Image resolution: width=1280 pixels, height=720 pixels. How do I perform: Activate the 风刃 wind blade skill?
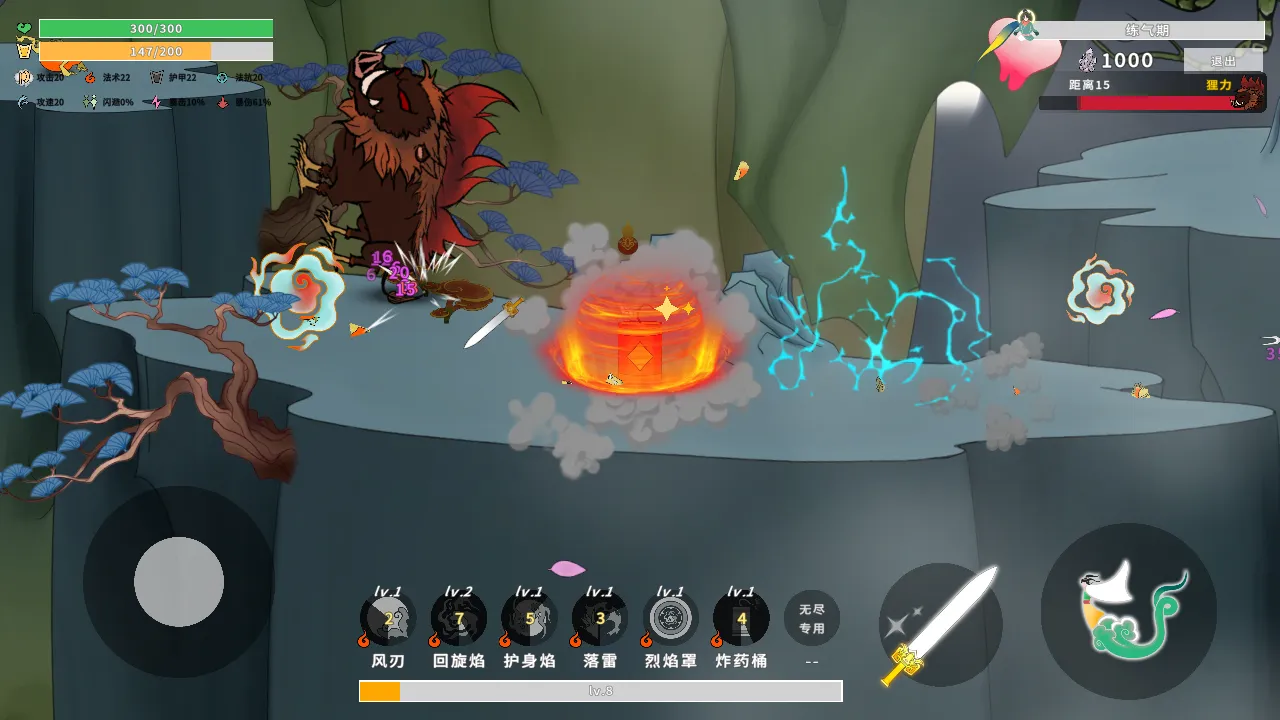click(388, 619)
